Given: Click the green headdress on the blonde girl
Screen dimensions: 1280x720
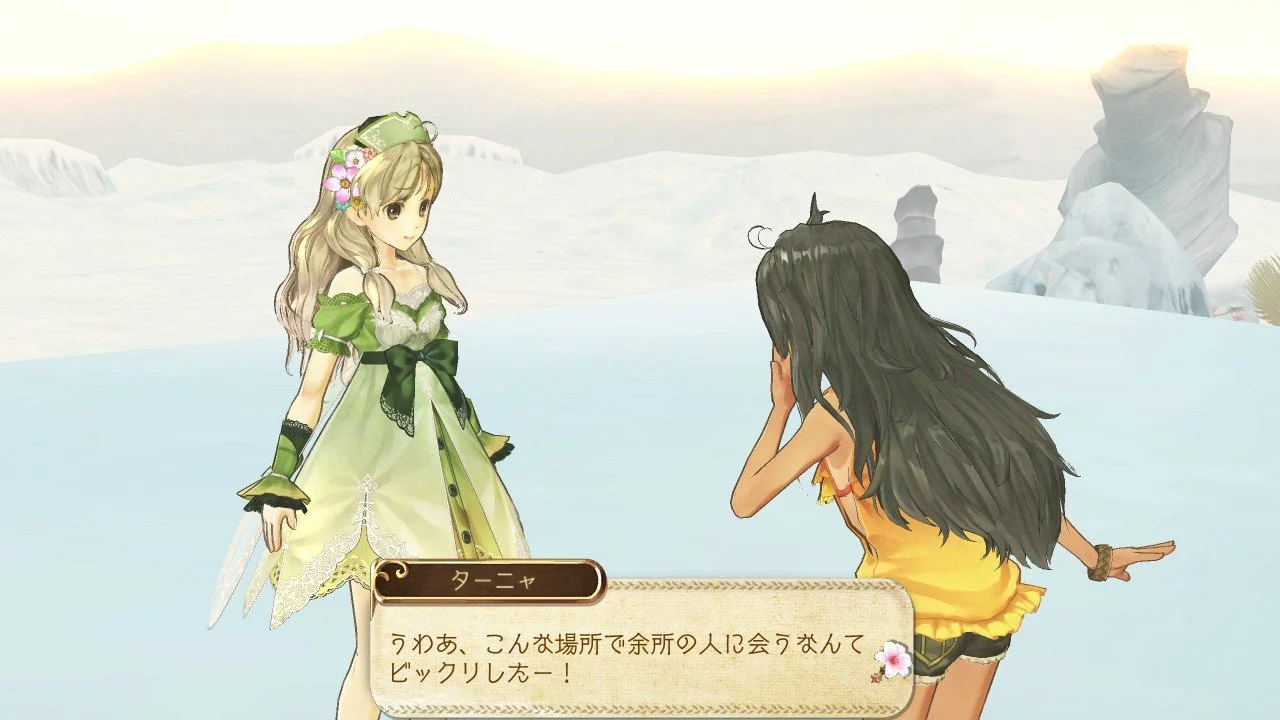Looking at the screenshot, I should [x=391, y=129].
